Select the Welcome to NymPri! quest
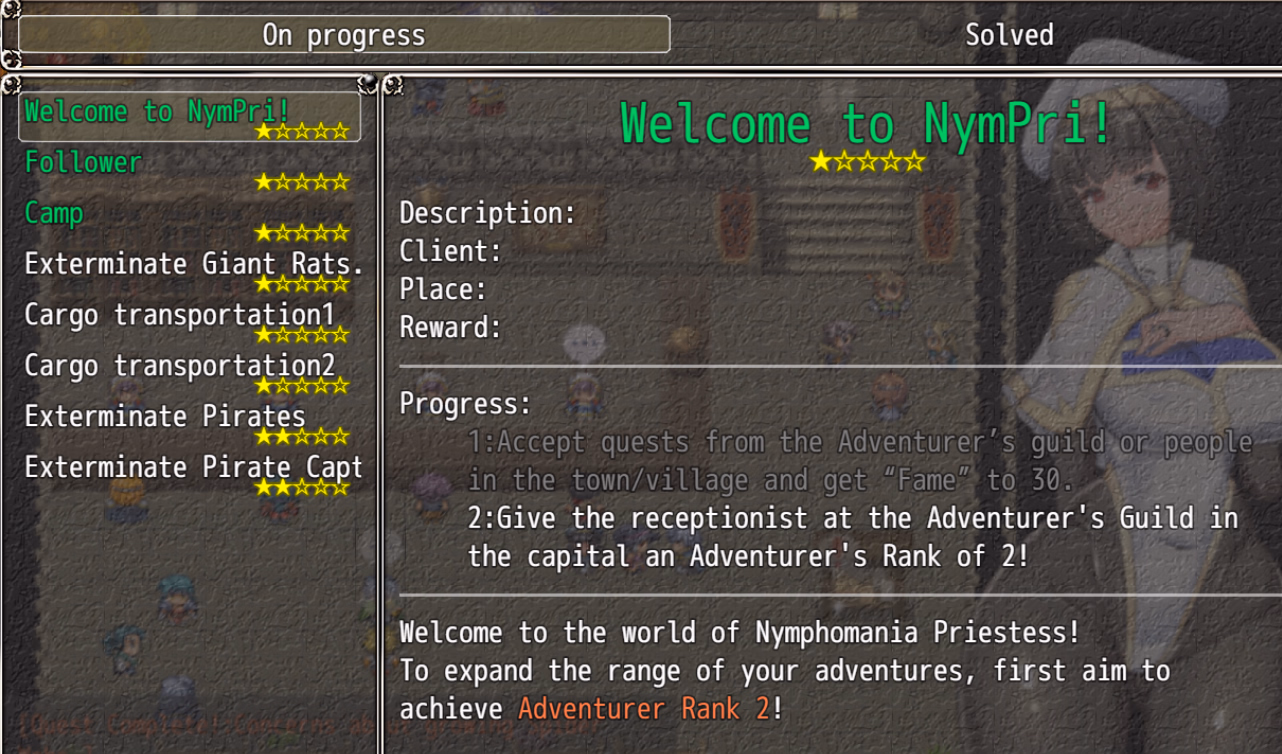Viewport: 1282px width, 754px height. tap(189, 116)
